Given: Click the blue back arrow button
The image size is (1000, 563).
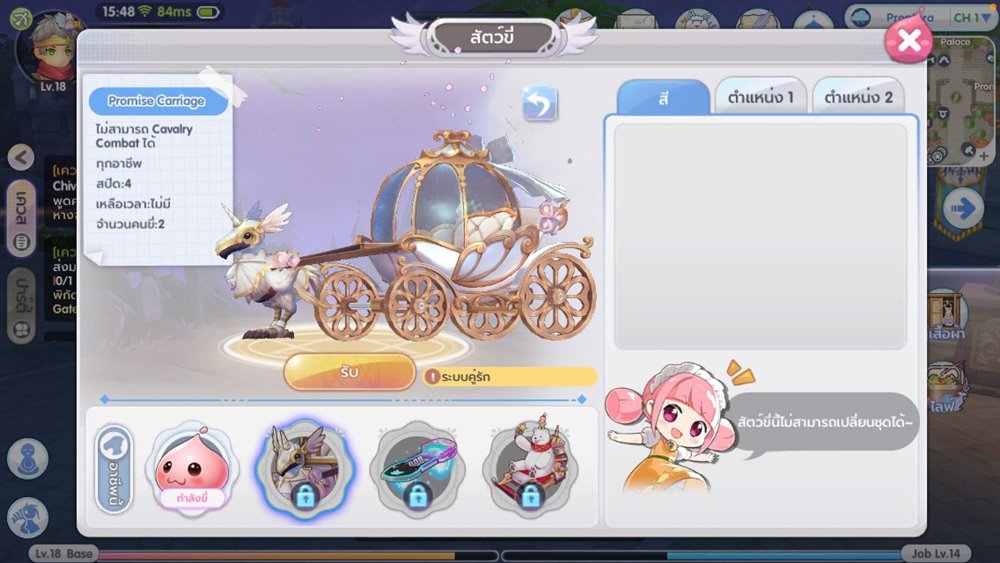Looking at the screenshot, I should point(540,103).
